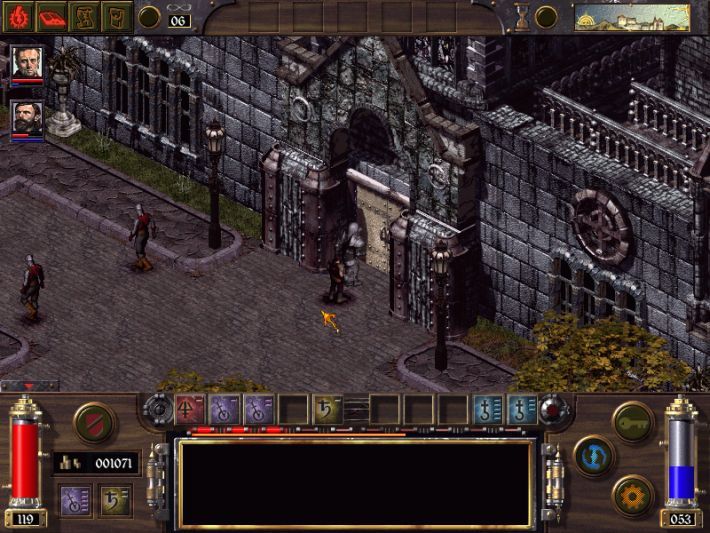
Task: Open the orange gear options button
Action: [x=633, y=494]
